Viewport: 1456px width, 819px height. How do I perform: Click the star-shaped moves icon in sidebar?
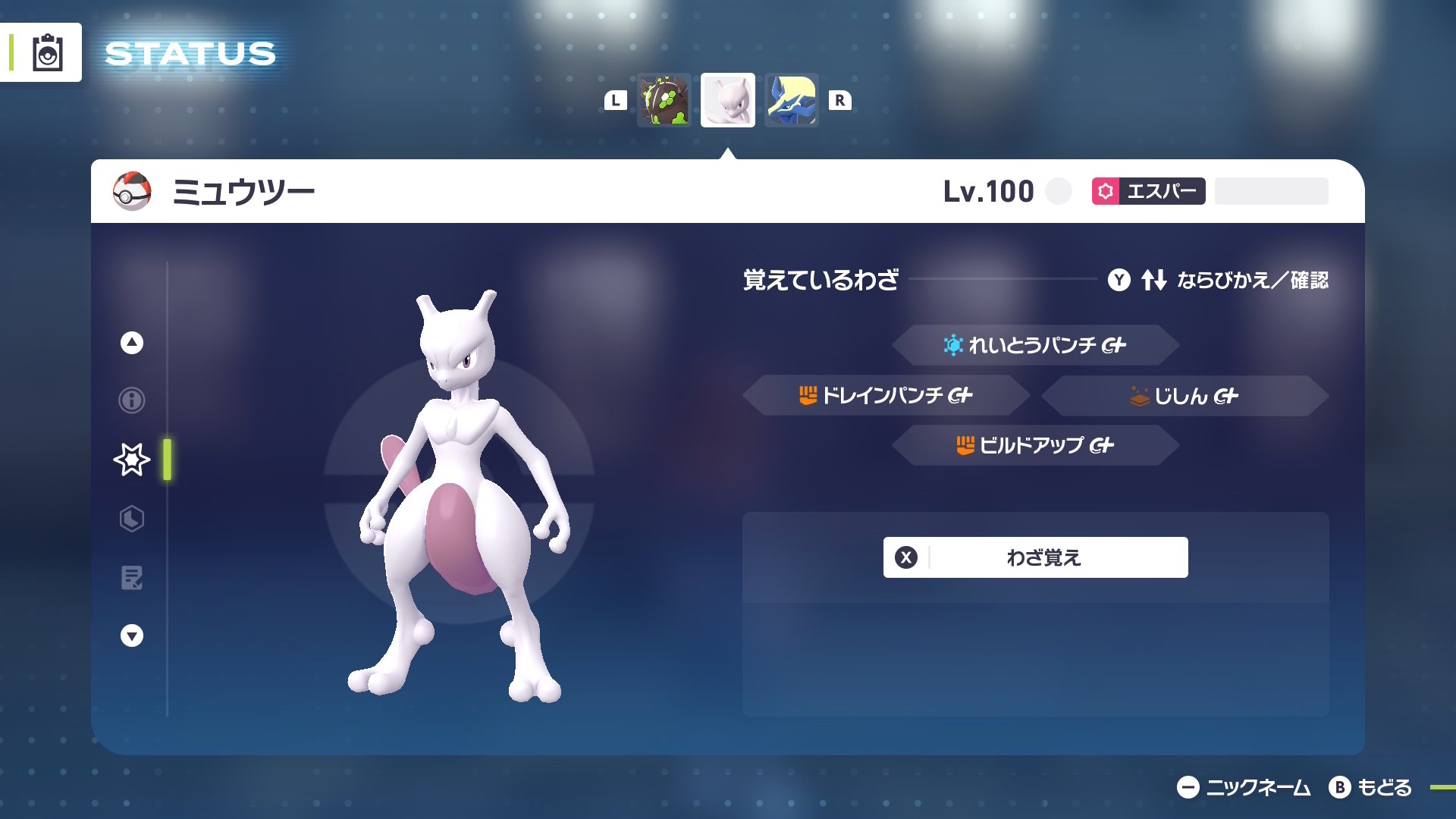[130, 459]
